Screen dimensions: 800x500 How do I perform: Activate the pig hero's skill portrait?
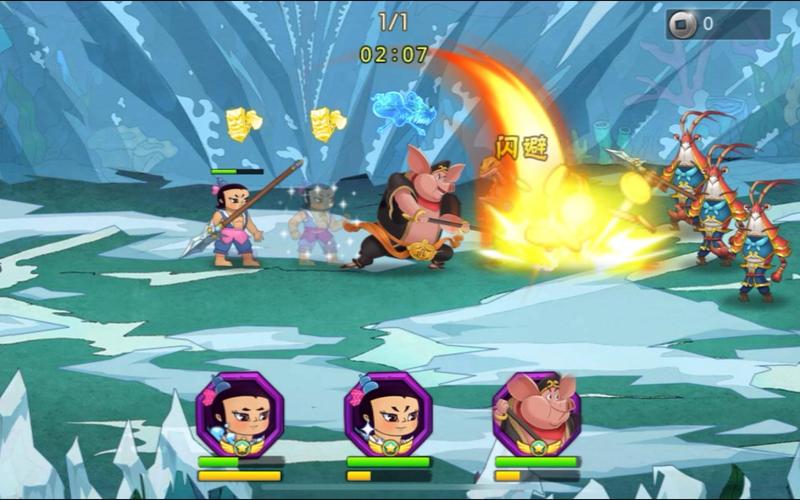click(x=537, y=414)
